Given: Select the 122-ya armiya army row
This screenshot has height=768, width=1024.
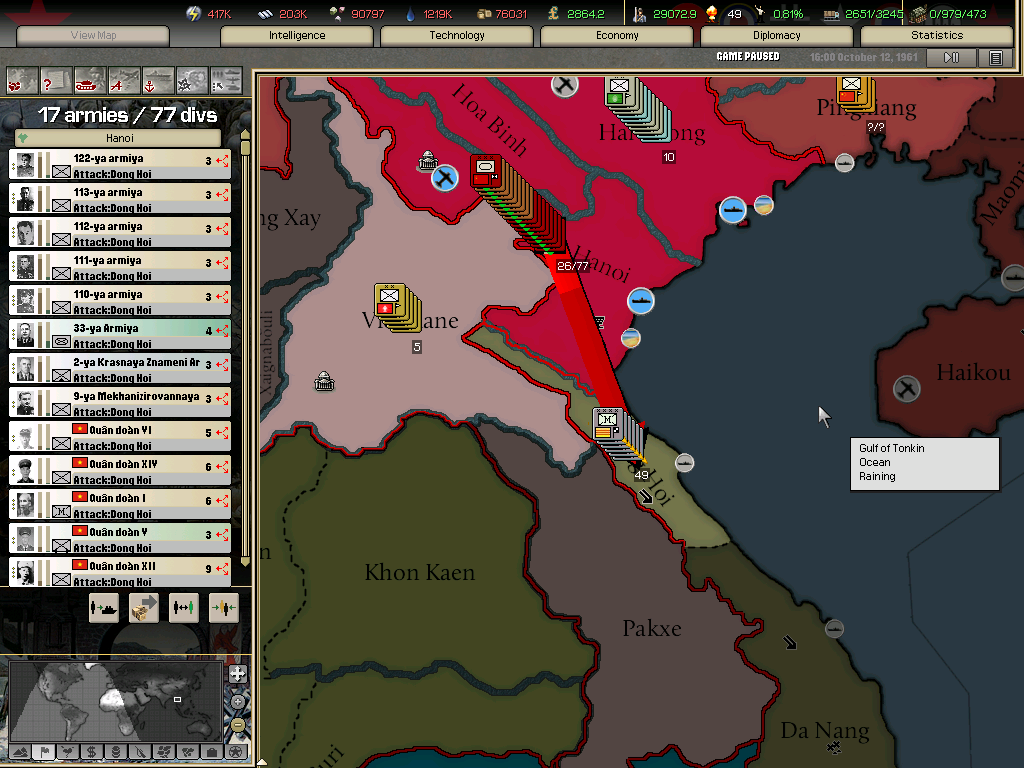Looking at the screenshot, I should click(x=120, y=165).
